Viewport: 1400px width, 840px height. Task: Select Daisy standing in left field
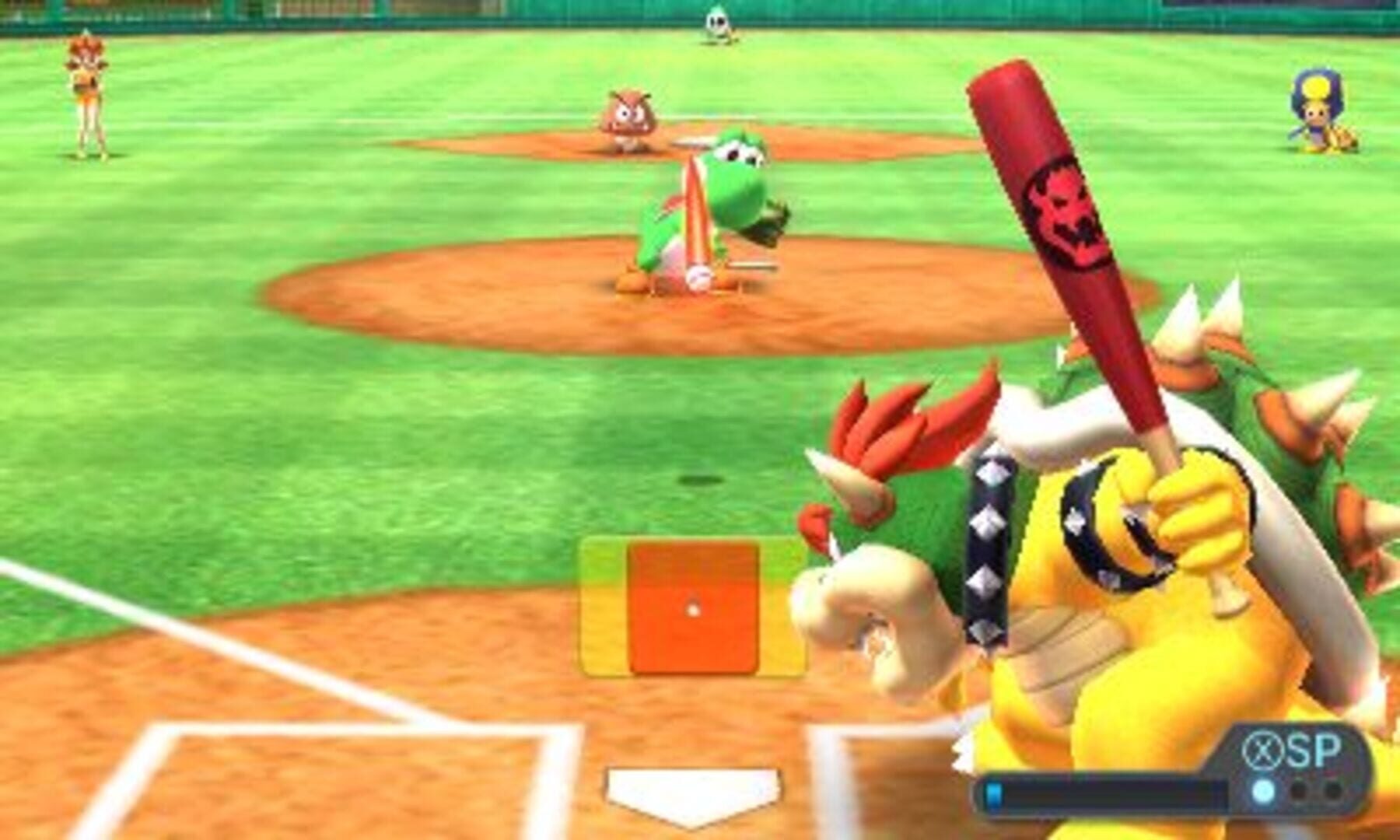(x=88, y=86)
